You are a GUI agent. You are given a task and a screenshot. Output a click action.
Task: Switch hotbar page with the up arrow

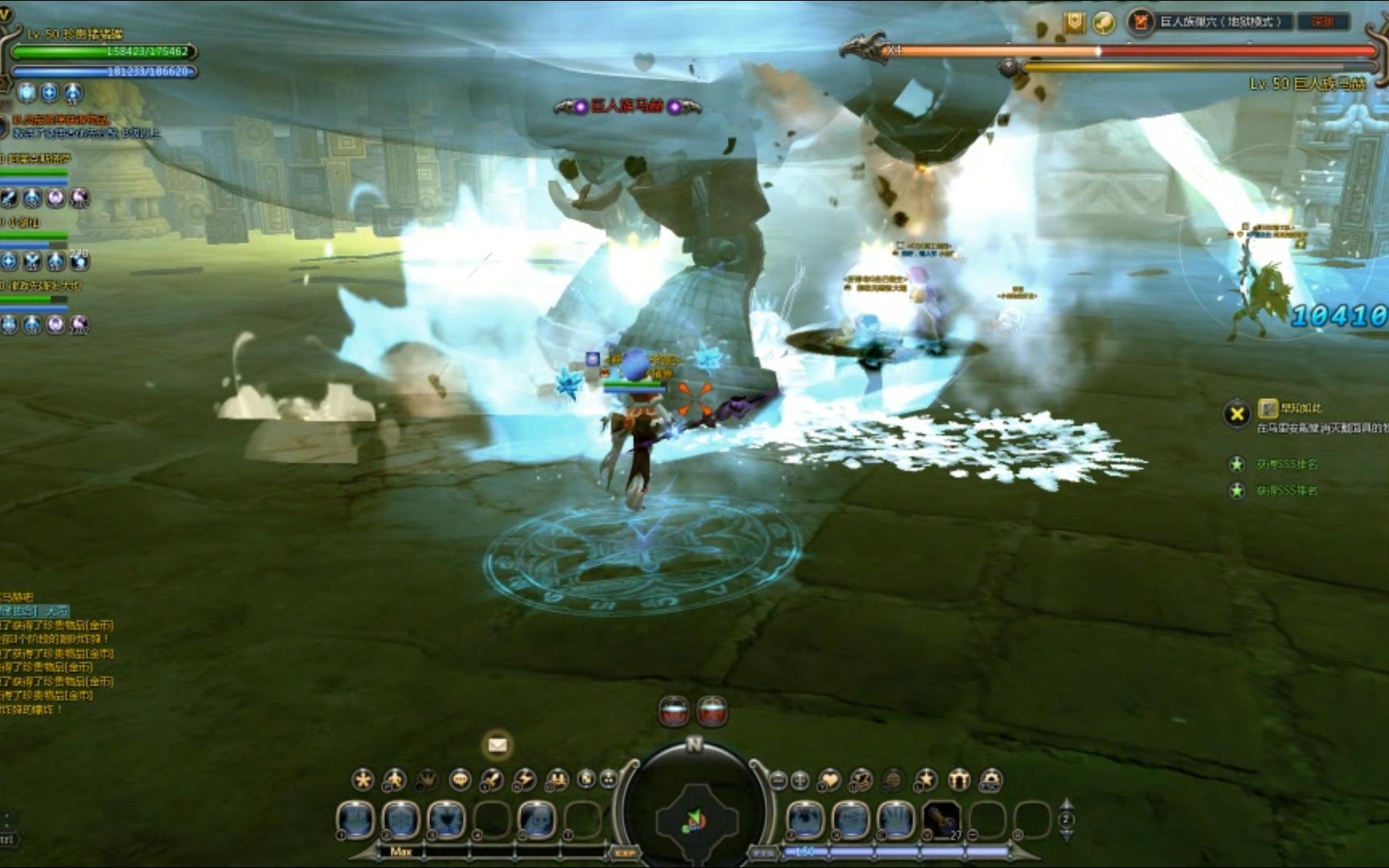pos(1066,805)
